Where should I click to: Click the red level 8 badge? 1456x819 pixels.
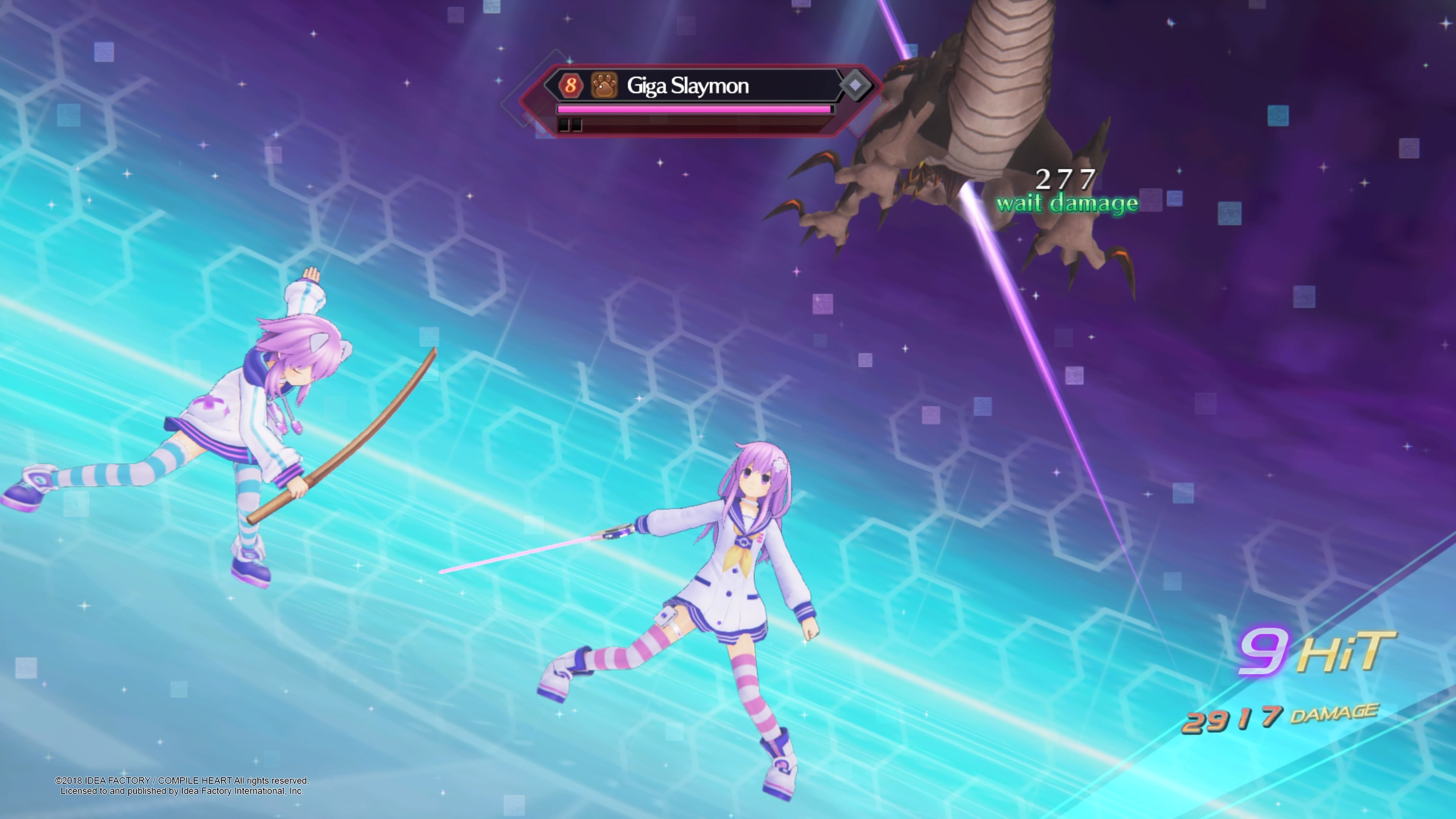tap(570, 85)
